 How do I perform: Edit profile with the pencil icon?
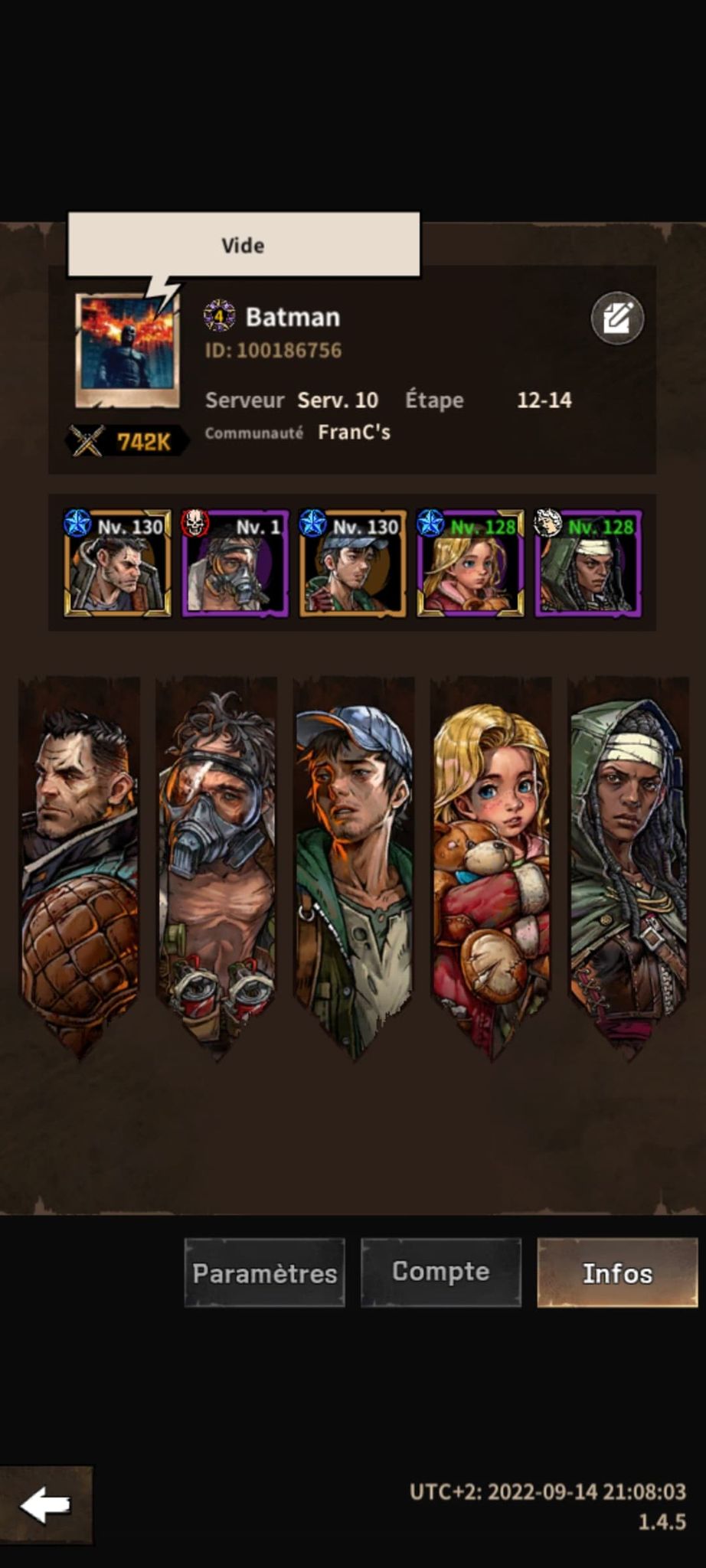pyautogui.click(x=617, y=318)
